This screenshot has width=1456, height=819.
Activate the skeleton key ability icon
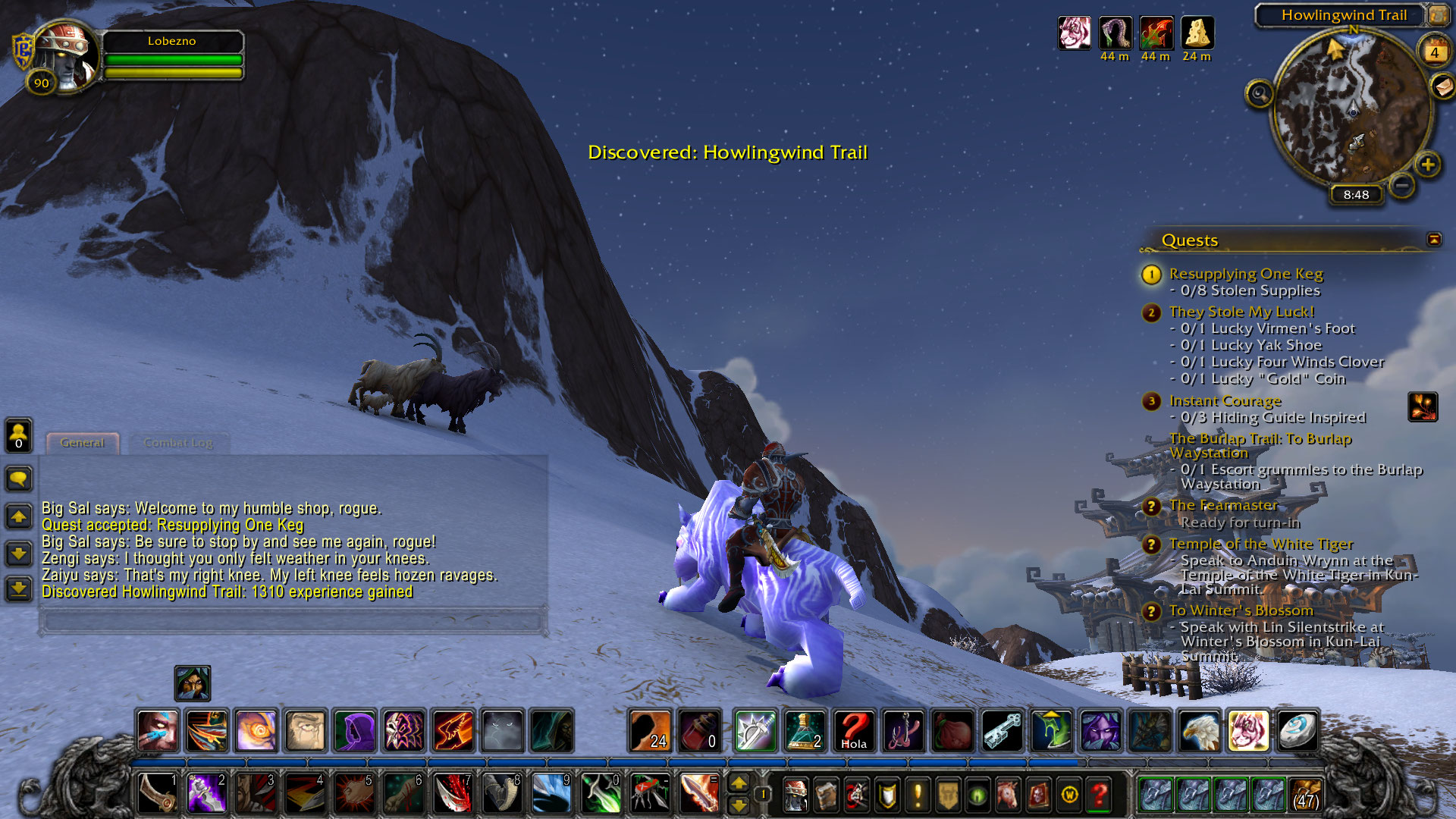pos(1003,731)
